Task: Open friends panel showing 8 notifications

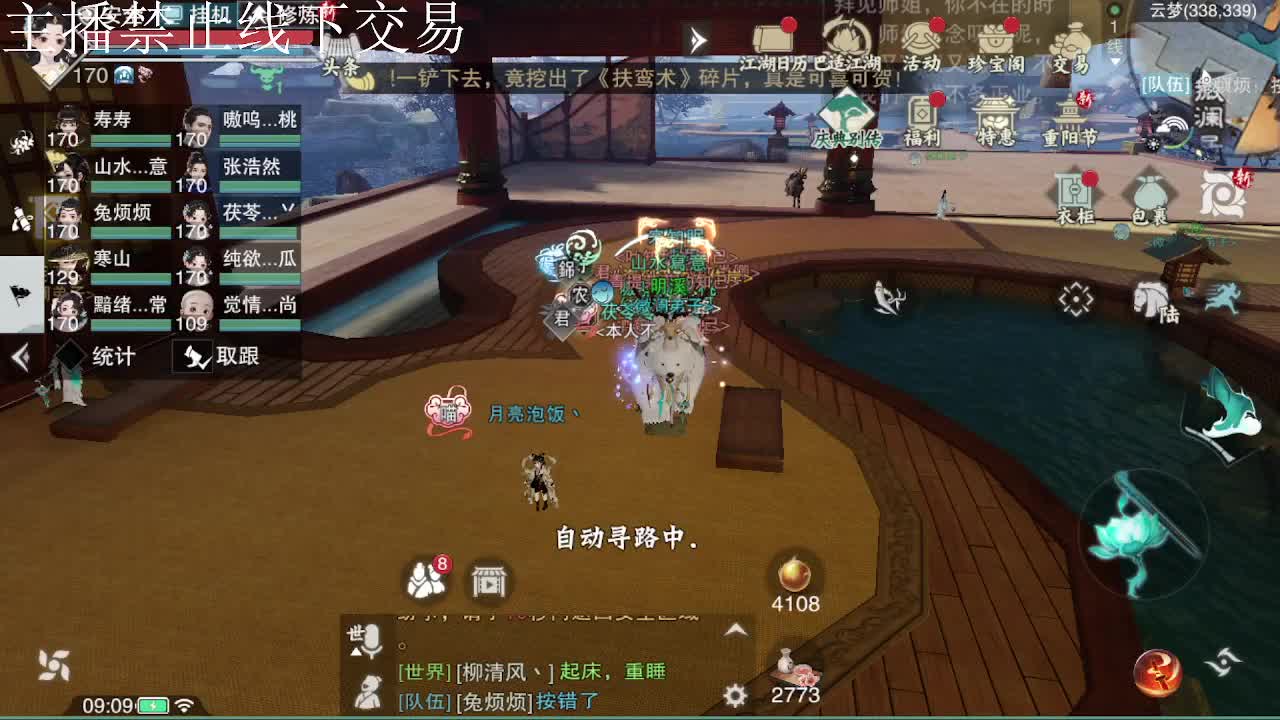Action: point(424,578)
